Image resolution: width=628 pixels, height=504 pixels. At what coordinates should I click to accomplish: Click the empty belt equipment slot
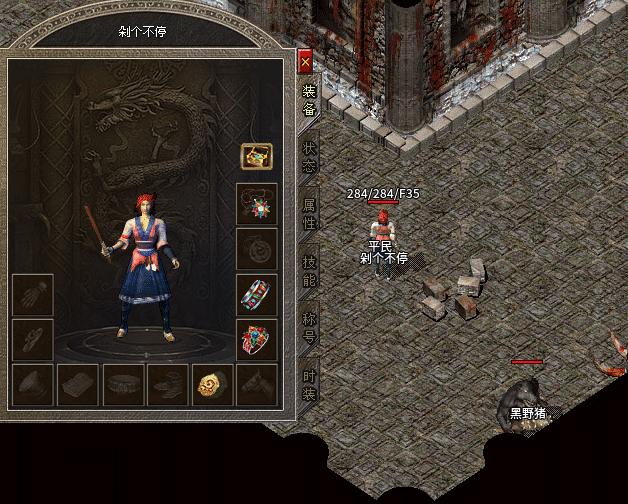tap(123, 385)
